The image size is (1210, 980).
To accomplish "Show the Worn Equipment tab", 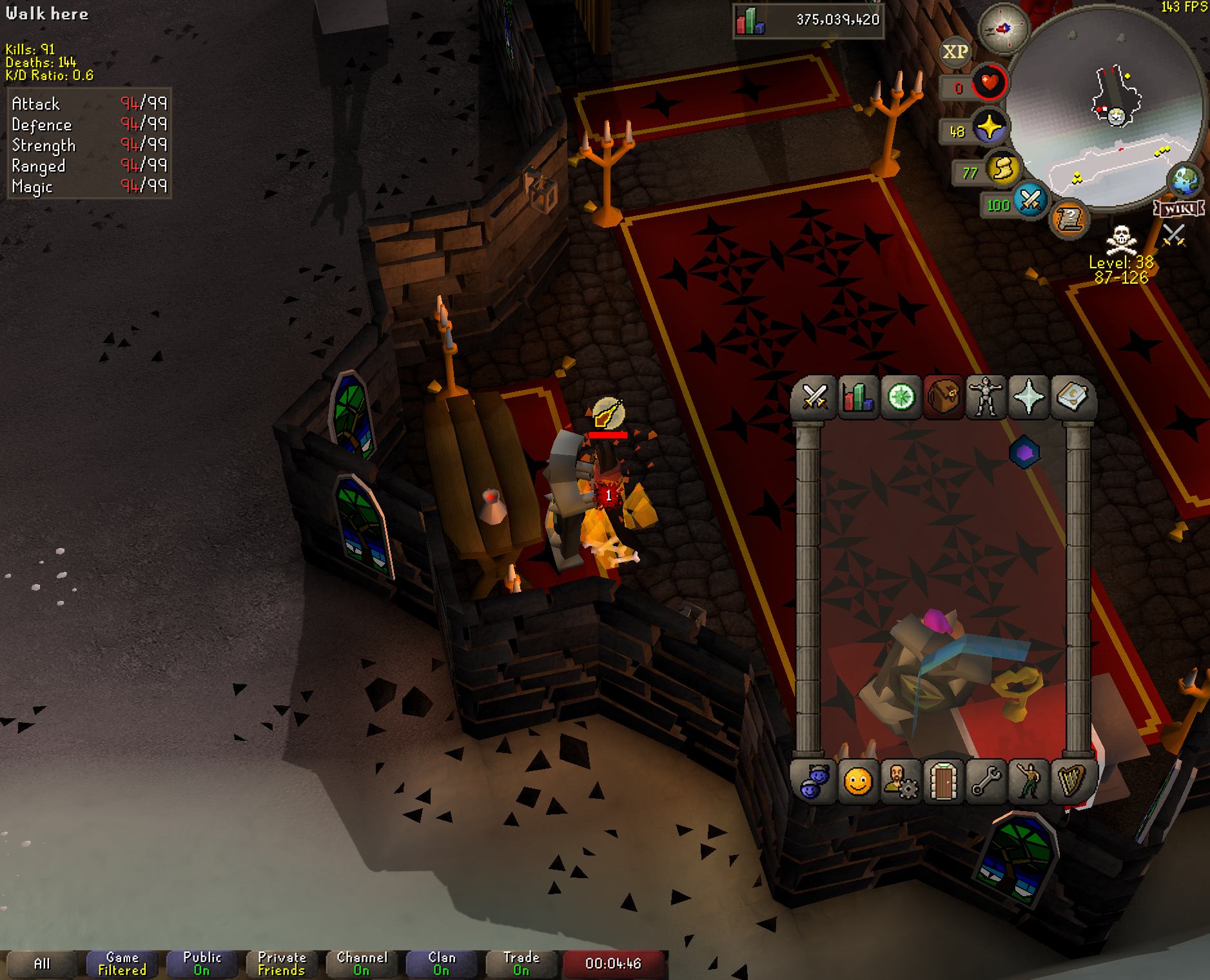I will [986, 397].
